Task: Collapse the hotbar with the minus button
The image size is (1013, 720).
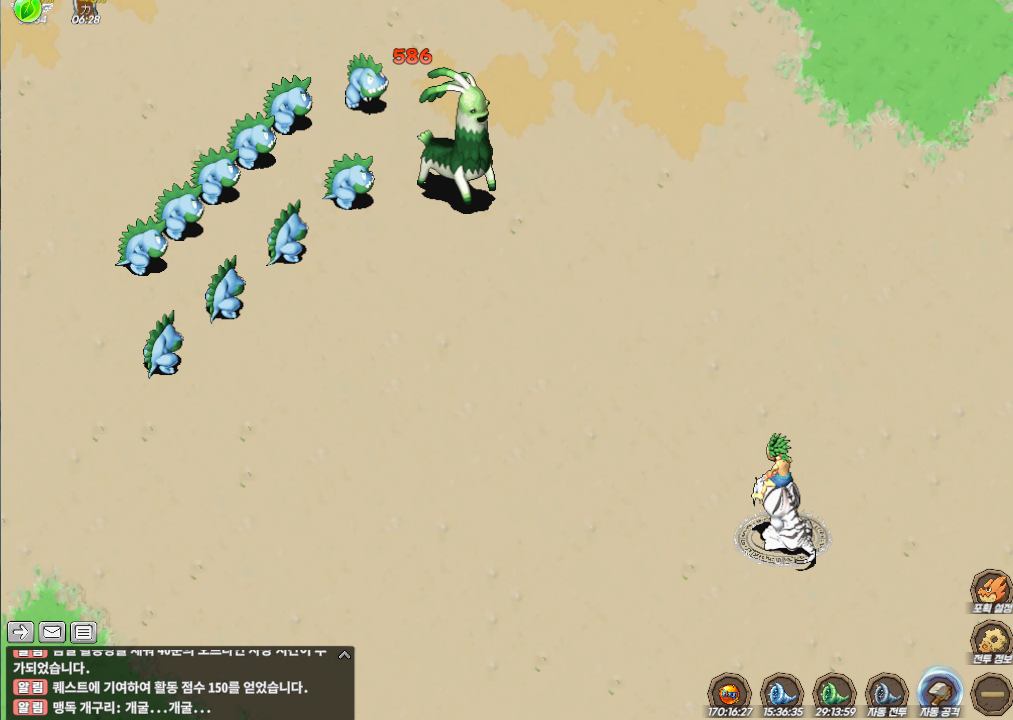Action: click(992, 692)
